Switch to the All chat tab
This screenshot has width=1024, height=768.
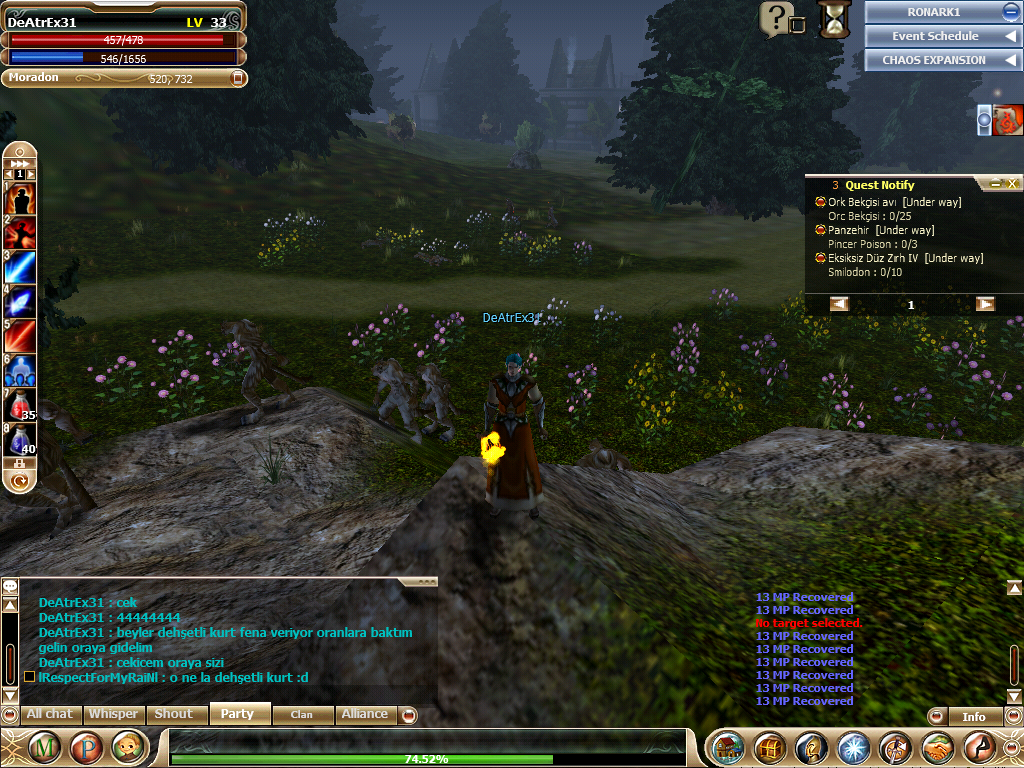point(49,714)
